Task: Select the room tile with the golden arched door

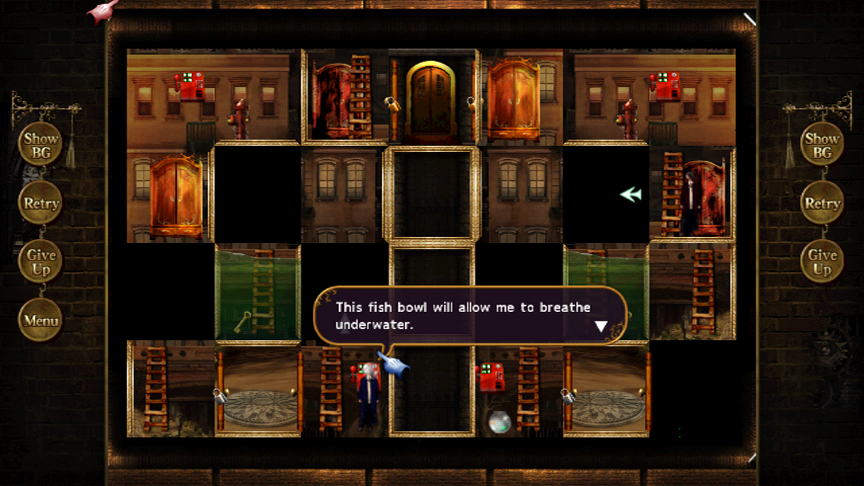Action: click(432, 98)
